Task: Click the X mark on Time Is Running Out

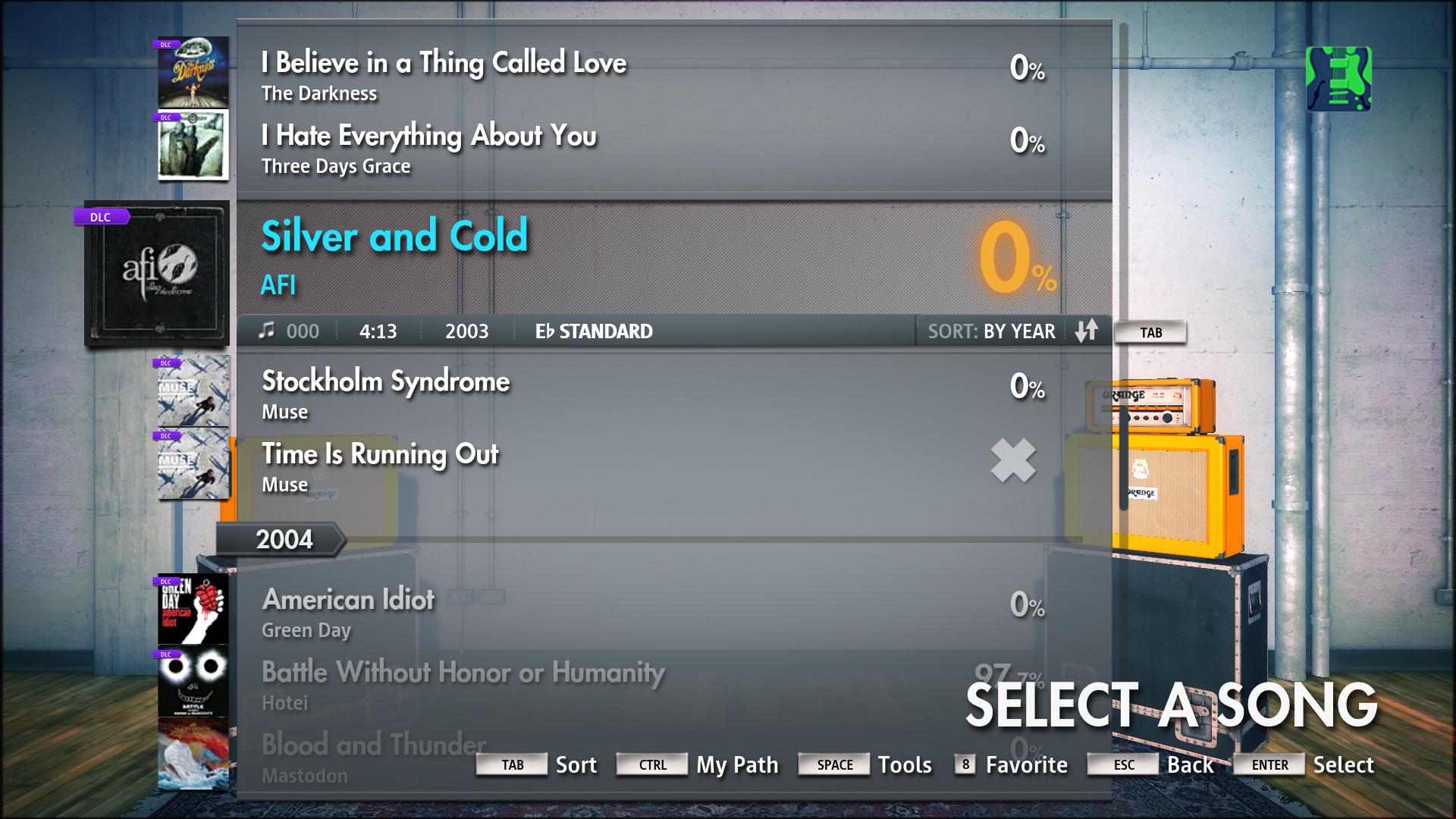Action: tap(1013, 460)
